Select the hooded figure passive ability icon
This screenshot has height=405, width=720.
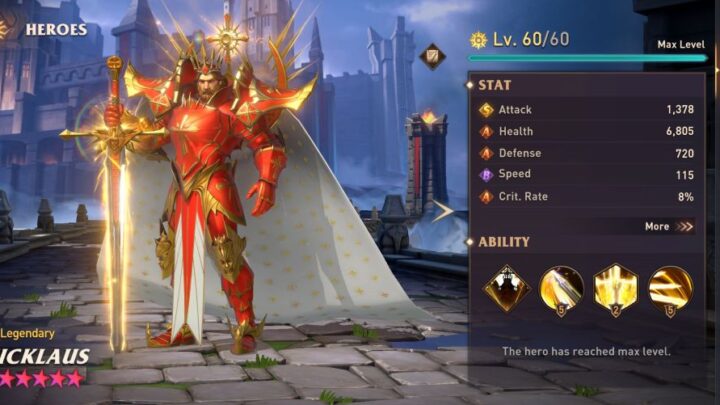[x=507, y=288]
